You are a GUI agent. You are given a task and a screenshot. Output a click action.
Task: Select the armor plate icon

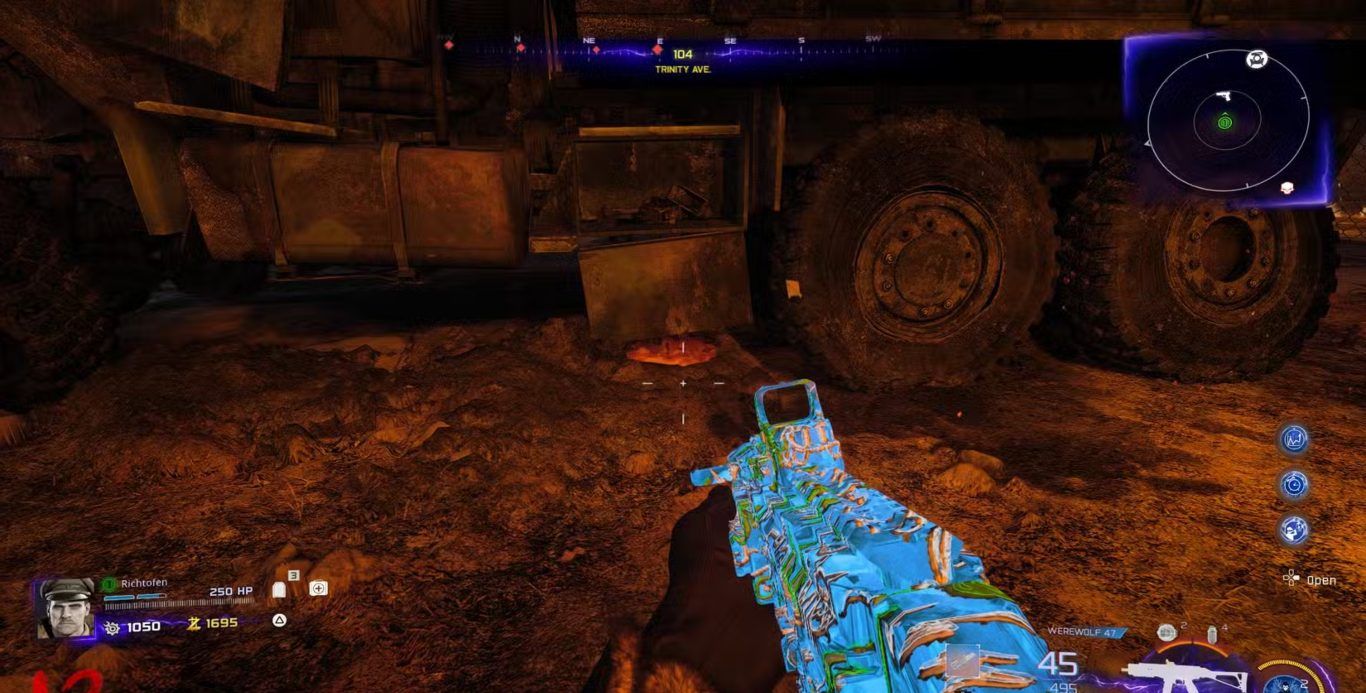click(280, 590)
